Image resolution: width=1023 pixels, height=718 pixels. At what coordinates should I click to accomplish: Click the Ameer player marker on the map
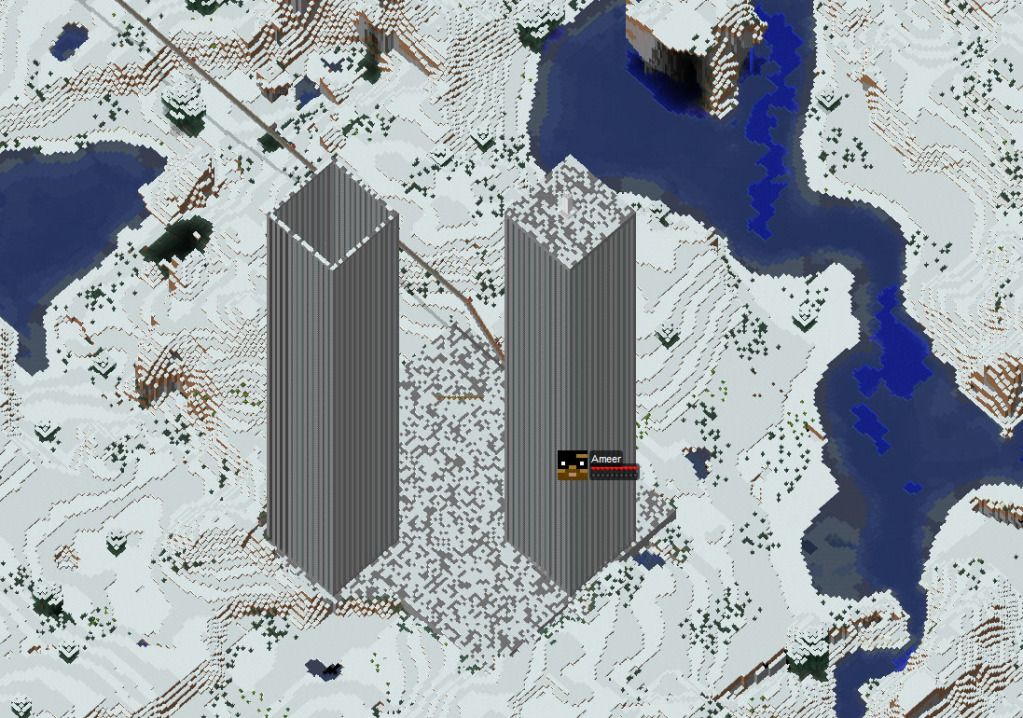573,465
